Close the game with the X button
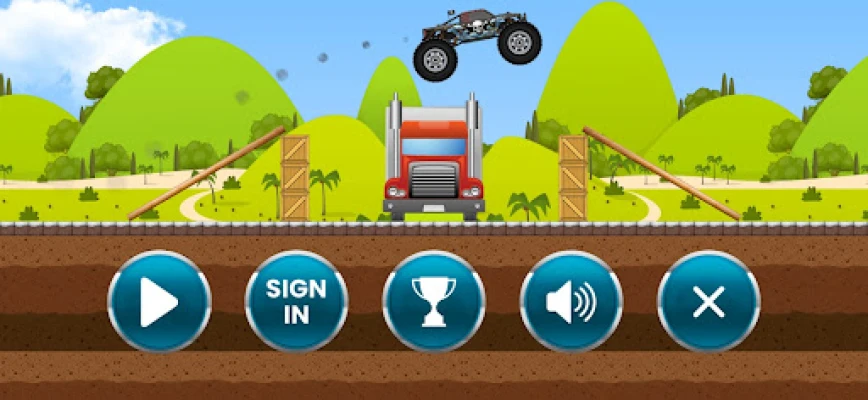 pyautogui.click(x=708, y=301)
